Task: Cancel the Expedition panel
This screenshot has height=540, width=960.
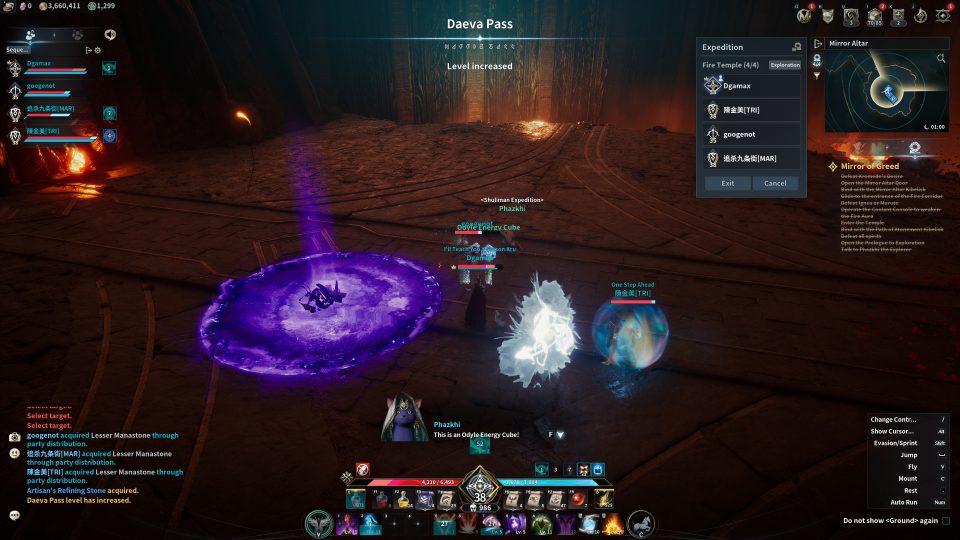Action: pyautogui.click(x=775, y=183)
